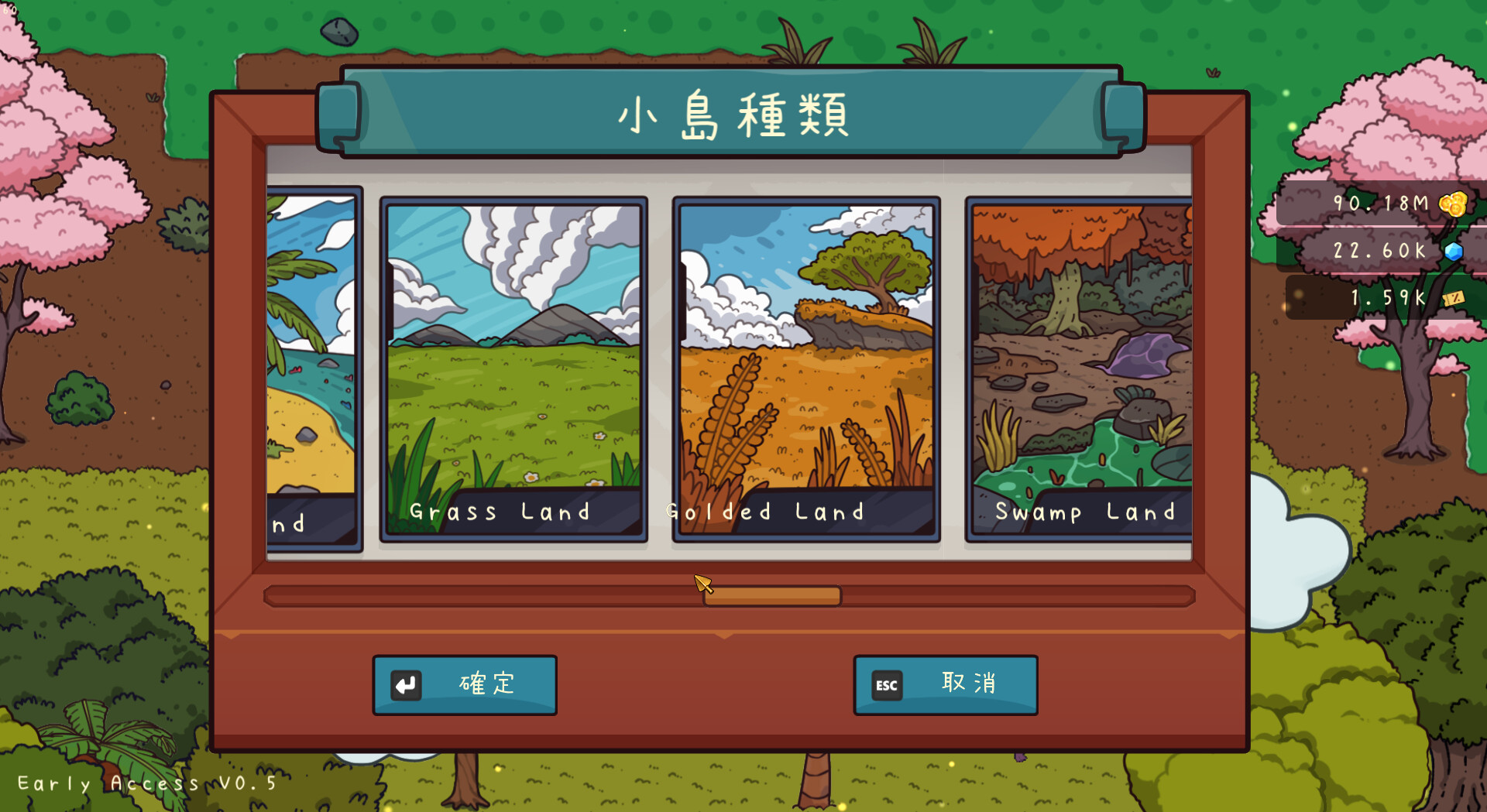
Task: Click the Enter key icon on the confirm button
Action: click(x=408, y=684)
